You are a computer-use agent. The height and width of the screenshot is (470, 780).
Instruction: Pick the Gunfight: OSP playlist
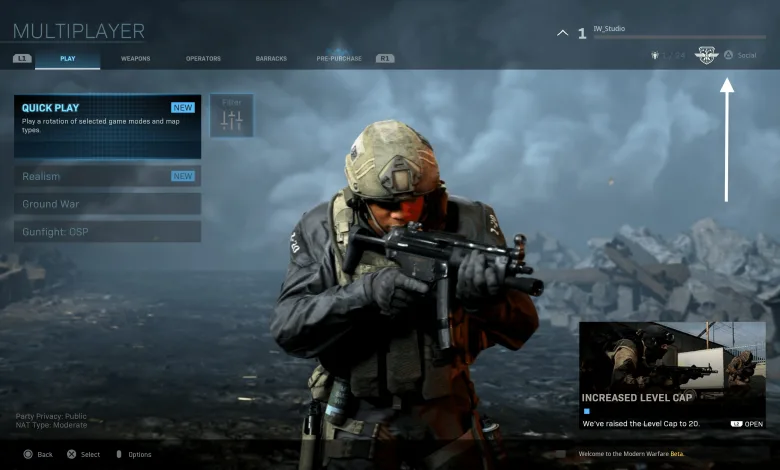107,231
